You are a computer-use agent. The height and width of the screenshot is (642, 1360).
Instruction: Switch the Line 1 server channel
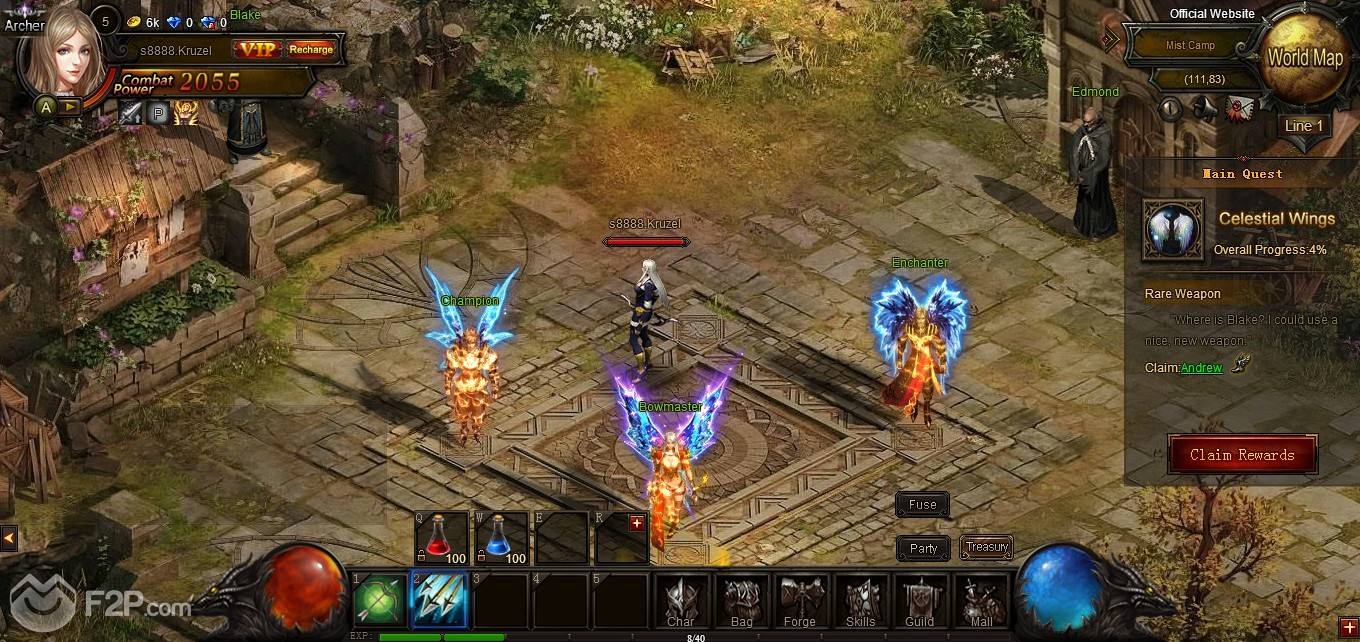(1304, 126)
